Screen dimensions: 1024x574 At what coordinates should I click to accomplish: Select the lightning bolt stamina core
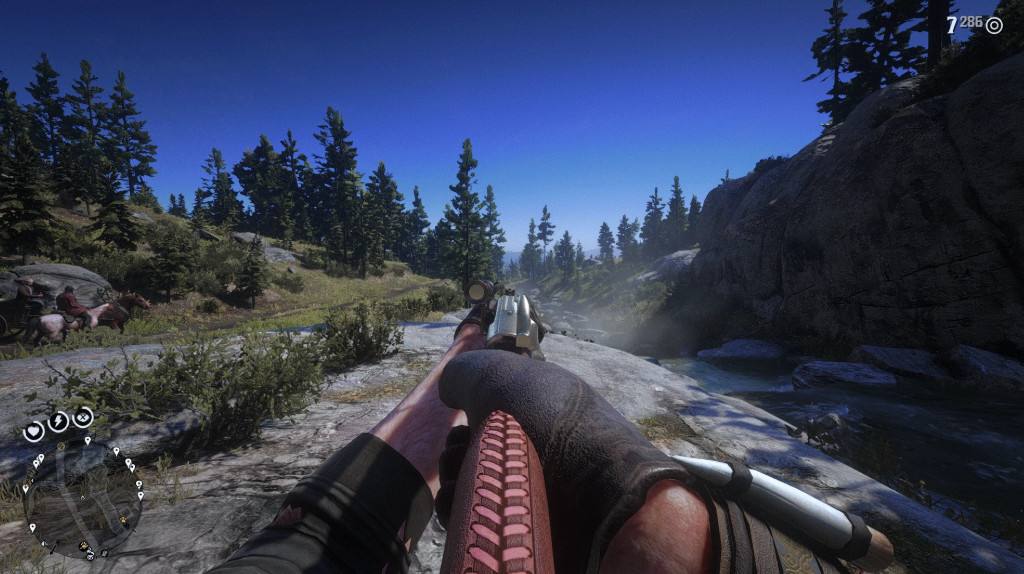59,421
